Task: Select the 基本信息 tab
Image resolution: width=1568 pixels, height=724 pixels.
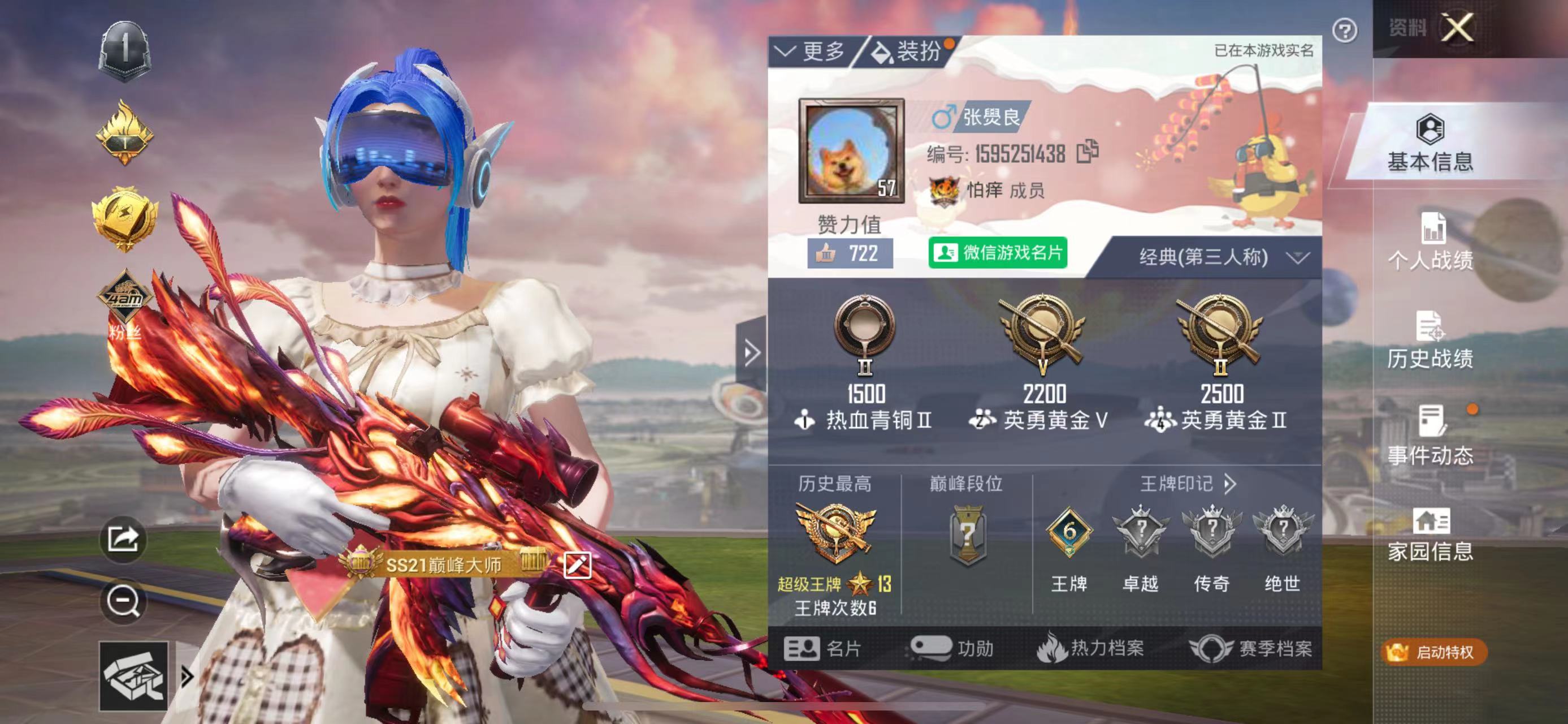Action: (x=1430, y=144)
